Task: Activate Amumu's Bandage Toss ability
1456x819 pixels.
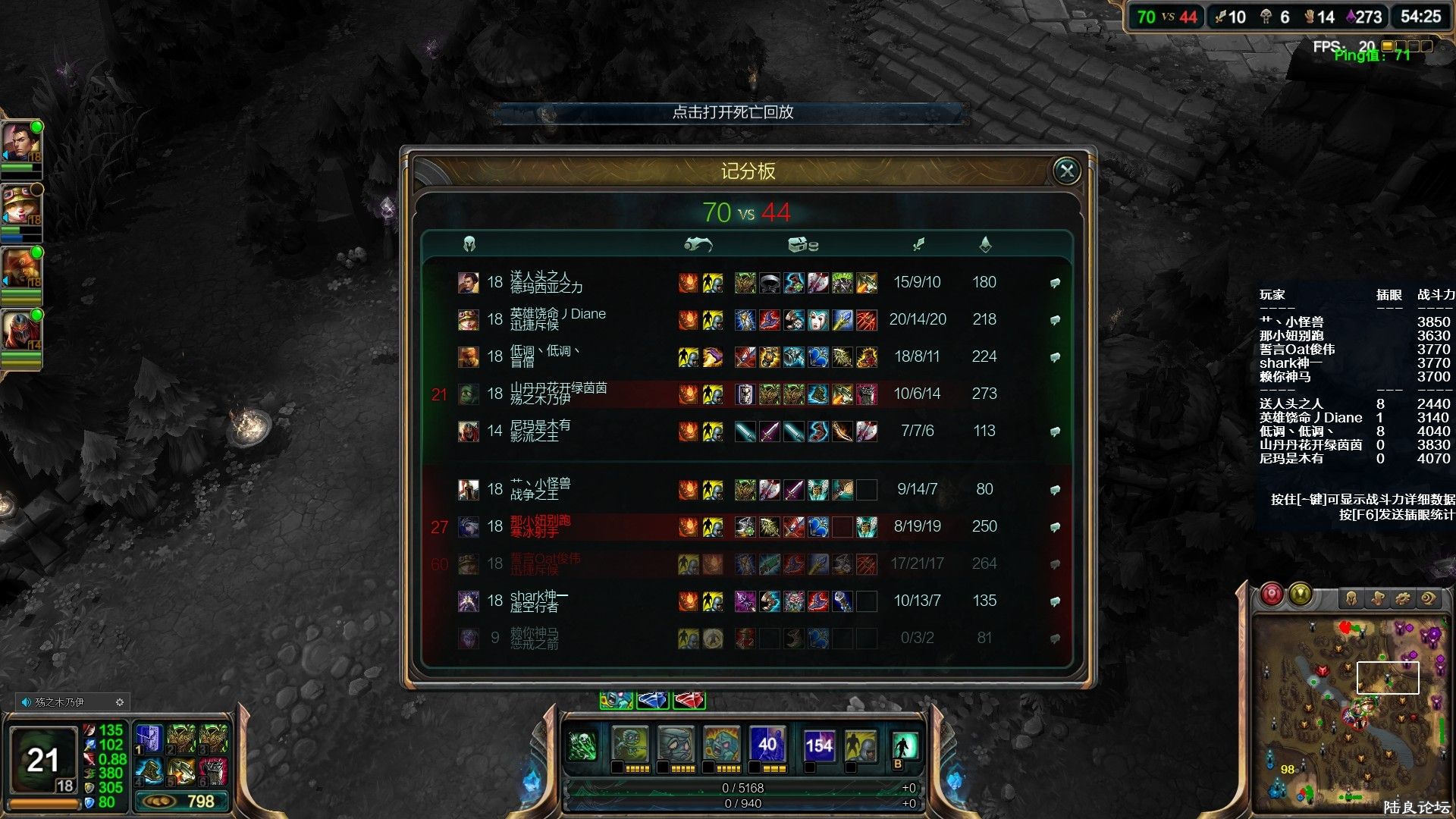Action: (630, 745)
